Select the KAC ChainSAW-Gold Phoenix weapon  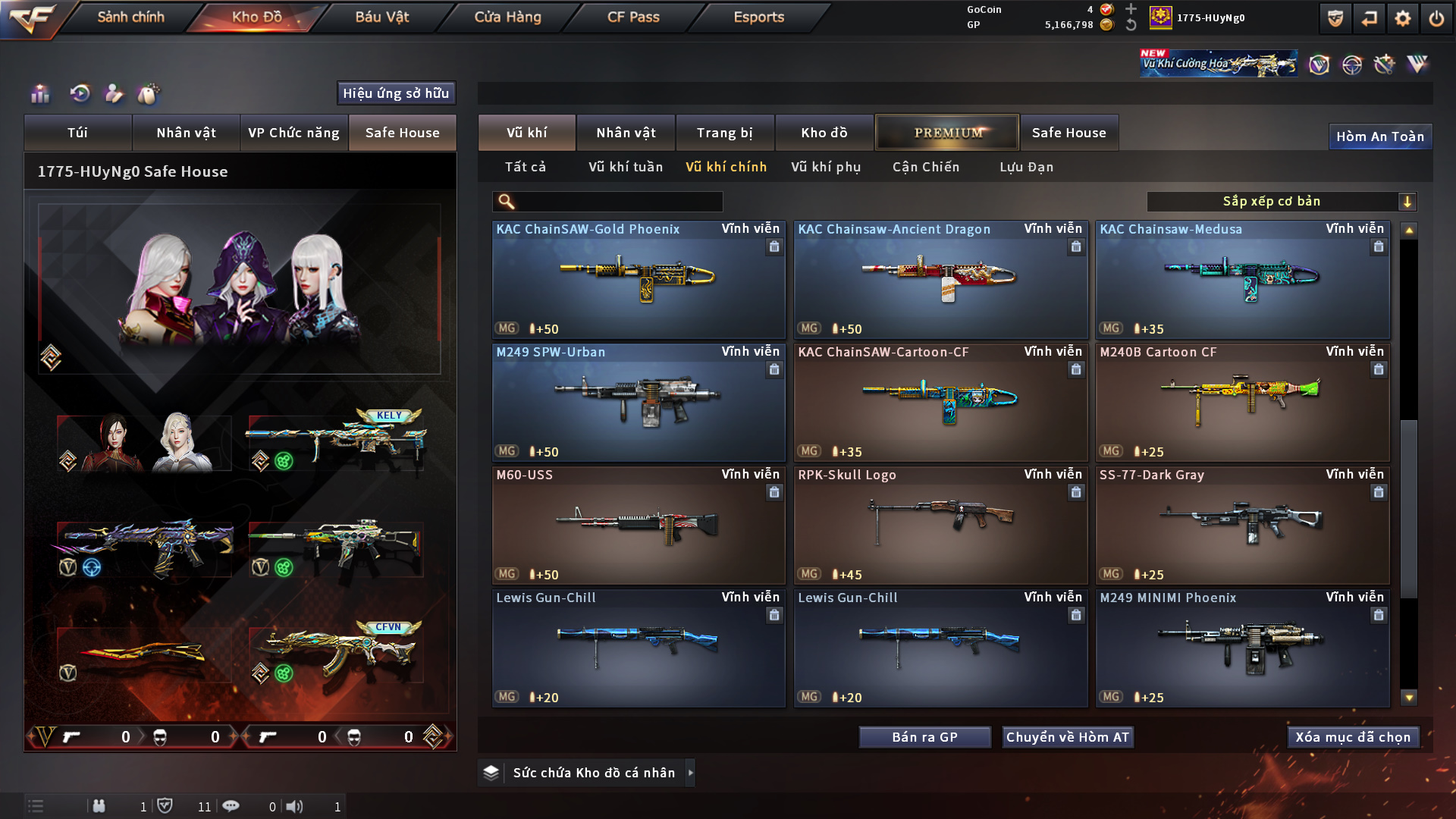coord(639,279)
